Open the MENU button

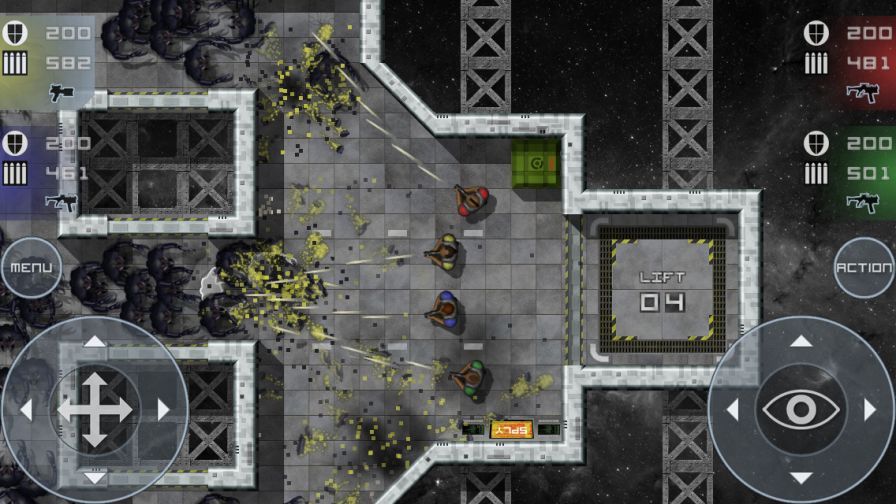pyautogui.click(x=28, y=268)
